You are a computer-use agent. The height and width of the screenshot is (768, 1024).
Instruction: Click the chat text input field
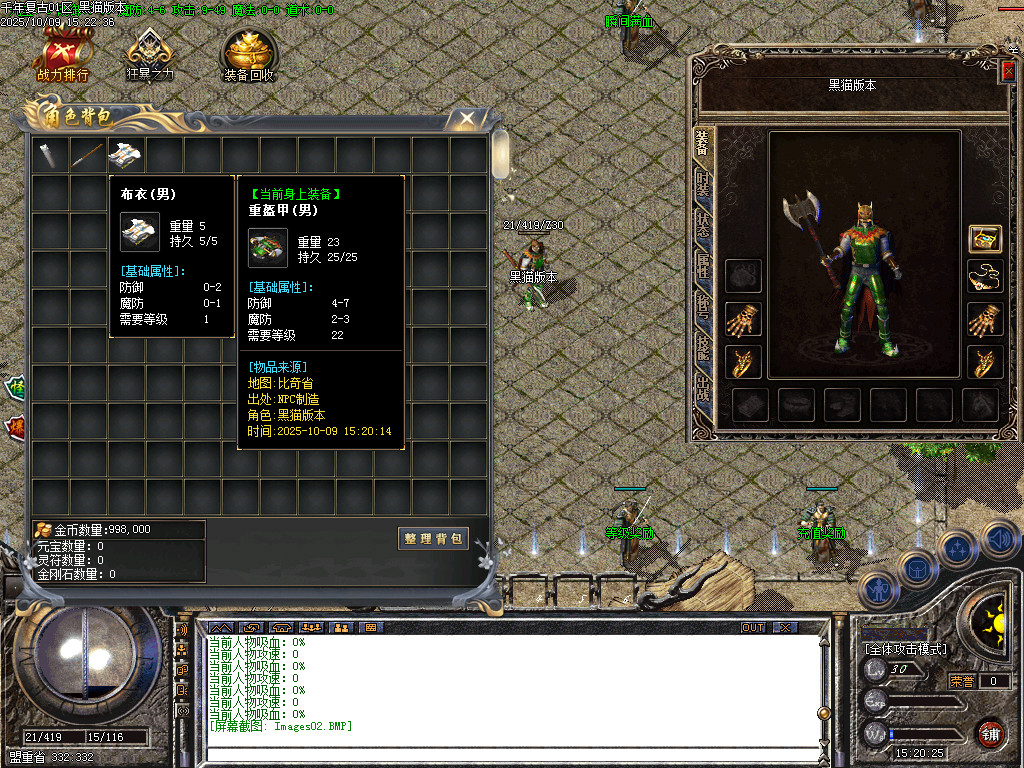[500, 754]
